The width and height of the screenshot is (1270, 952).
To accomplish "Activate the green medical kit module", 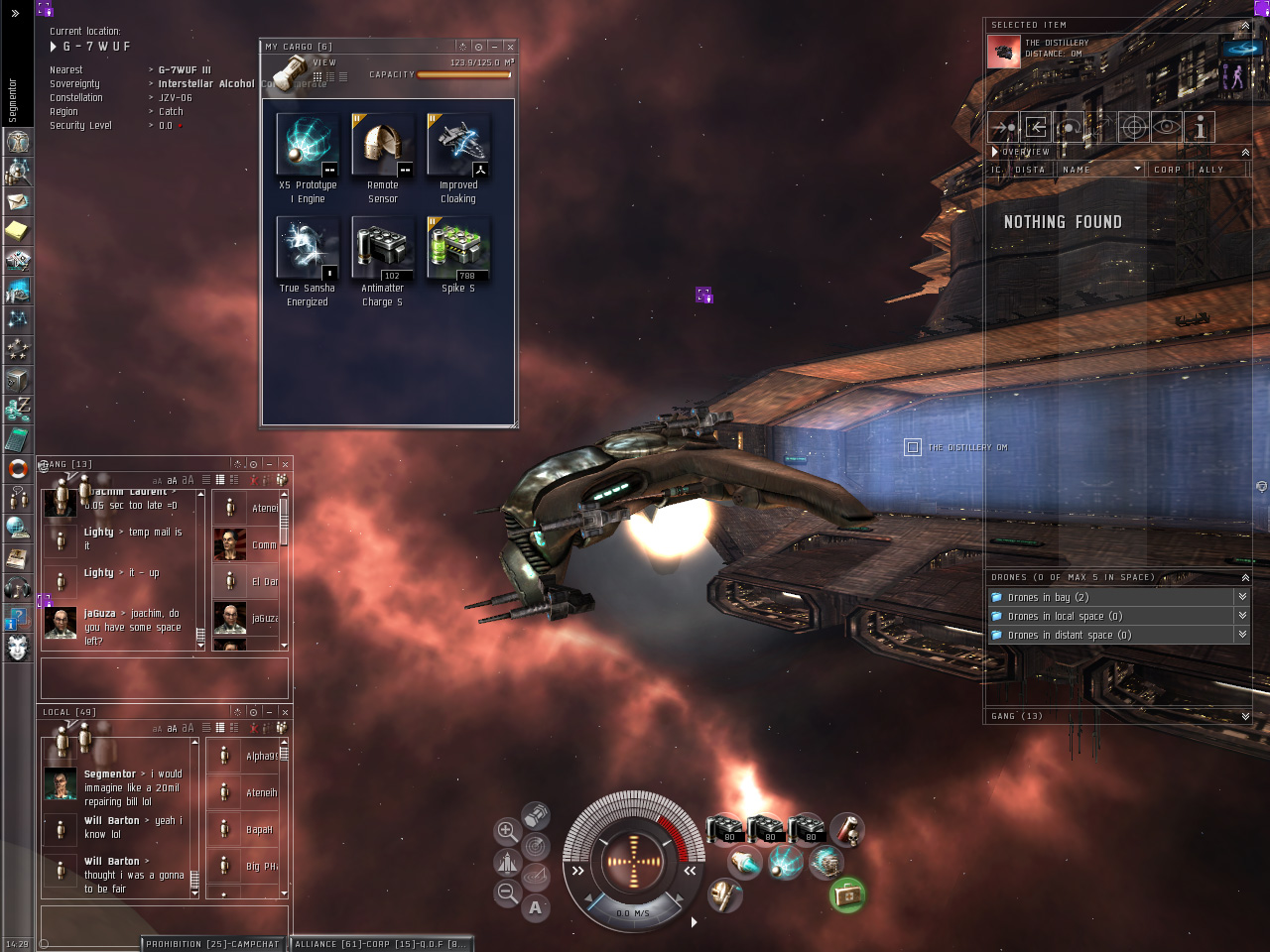I will pyautogui.click(x=847, y=895).
